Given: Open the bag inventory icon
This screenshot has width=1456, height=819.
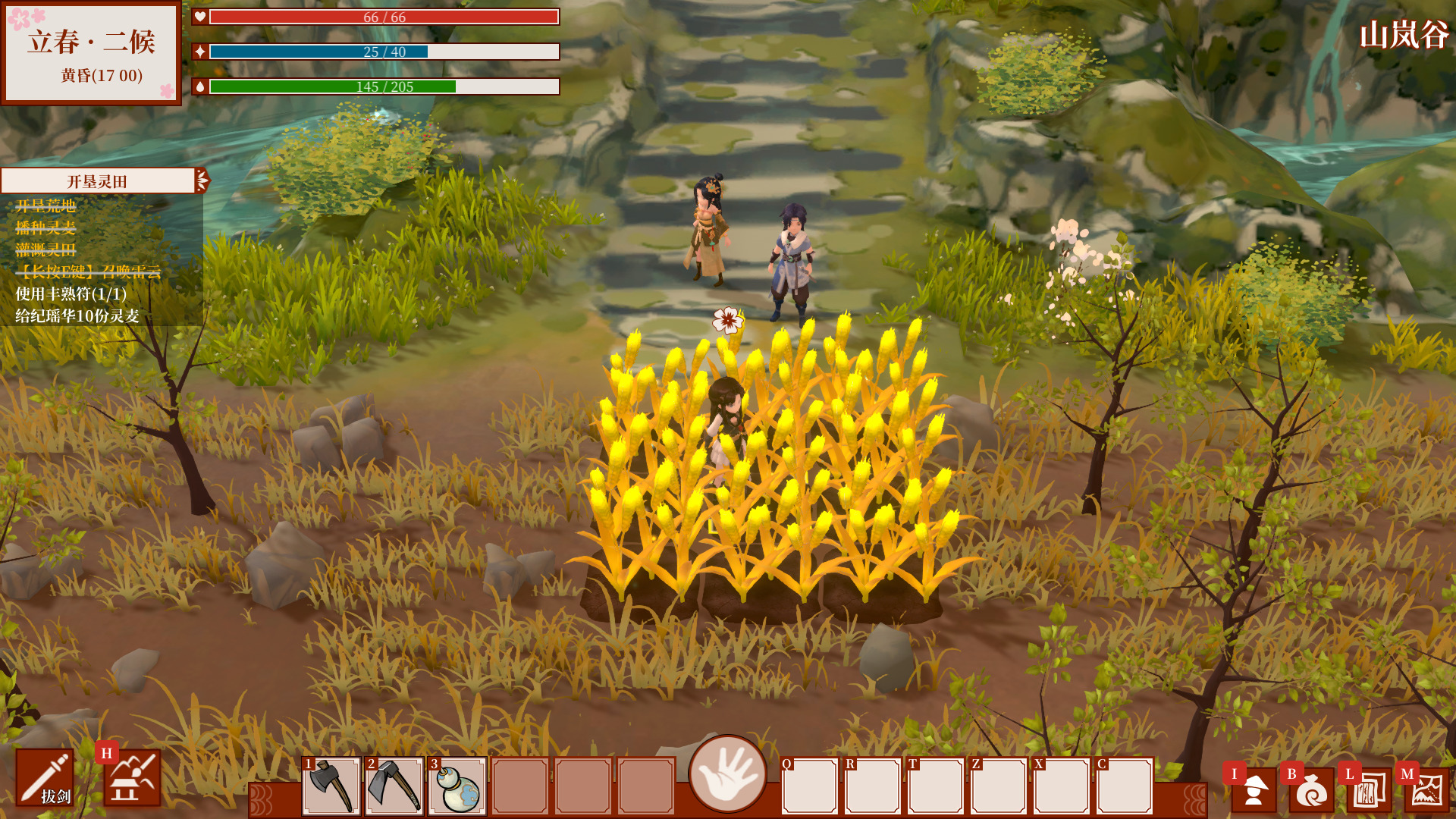Looking at the screenshot, I should pos(1312,789).
